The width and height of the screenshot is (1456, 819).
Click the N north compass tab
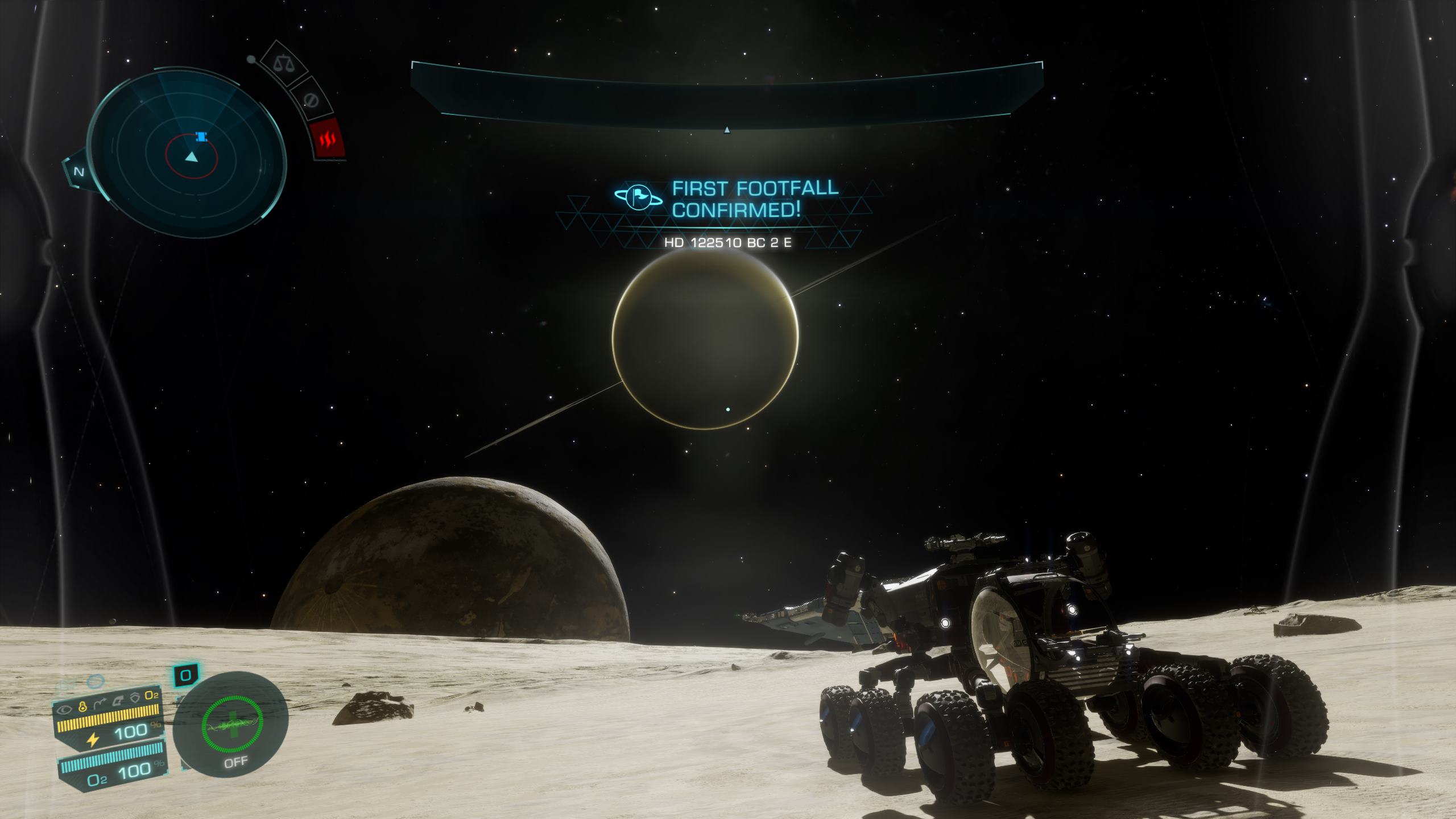[79, 172]
